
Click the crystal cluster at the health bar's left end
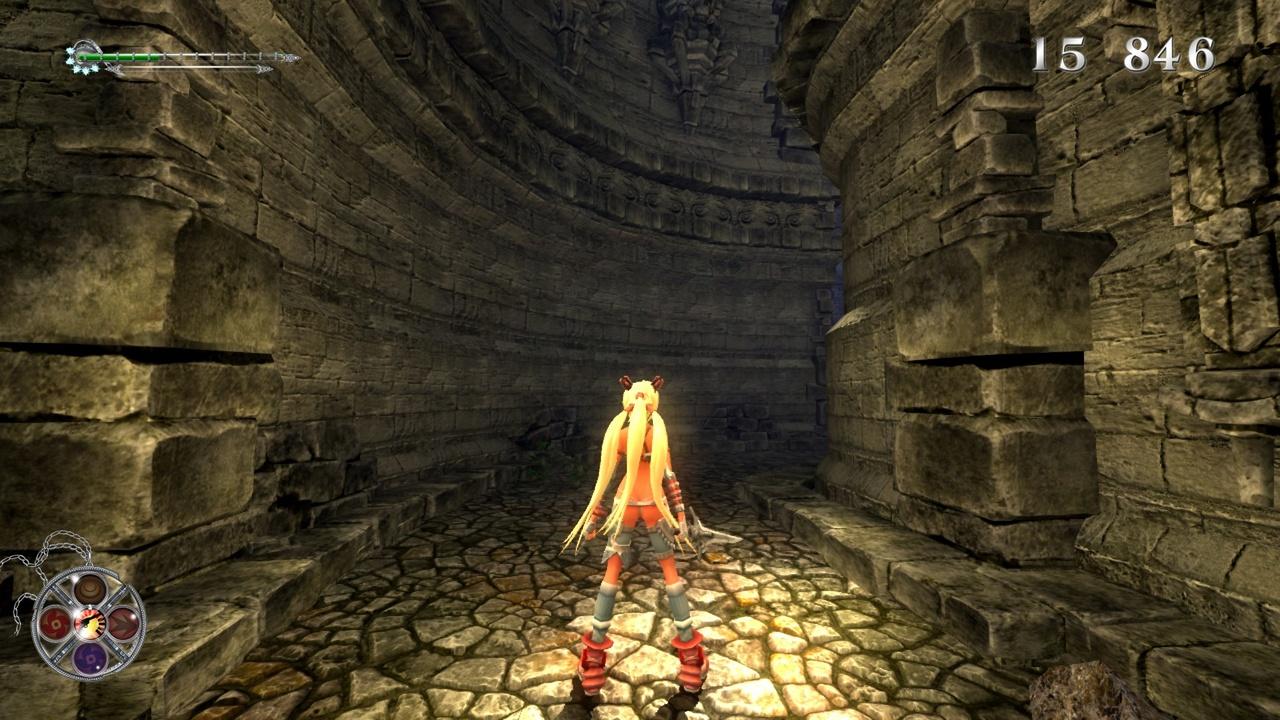[78, 57]
